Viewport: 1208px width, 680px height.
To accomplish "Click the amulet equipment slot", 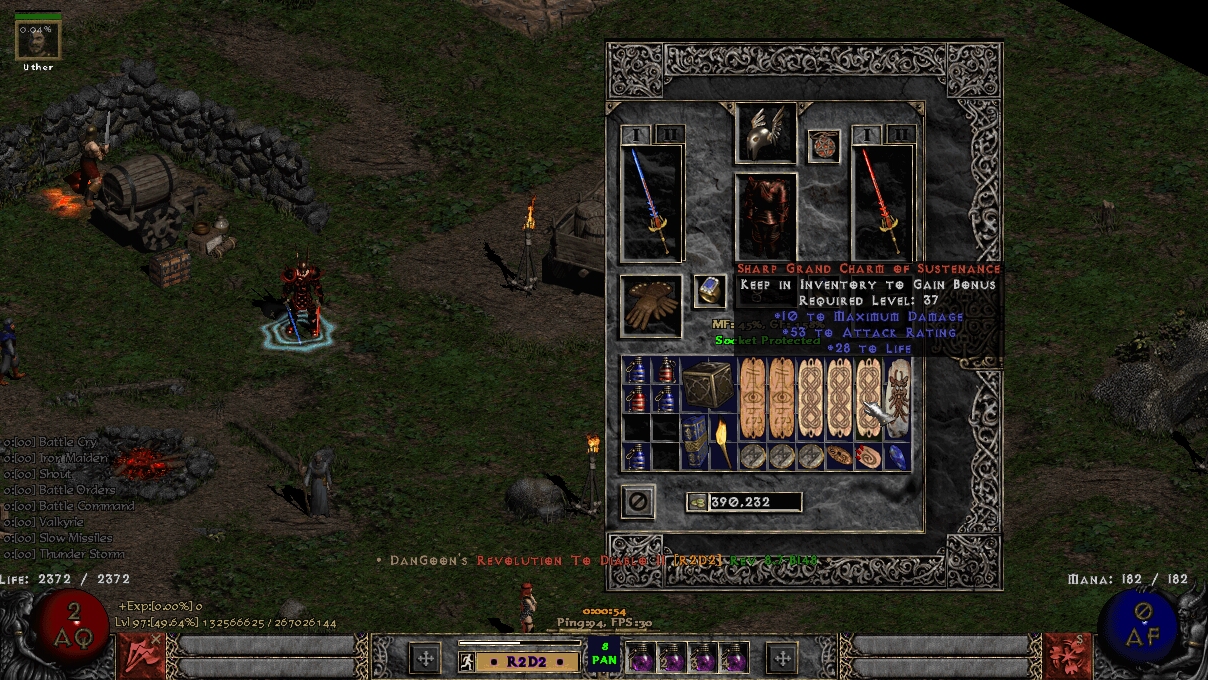I will pyautogui.click(x=823, y=146).
